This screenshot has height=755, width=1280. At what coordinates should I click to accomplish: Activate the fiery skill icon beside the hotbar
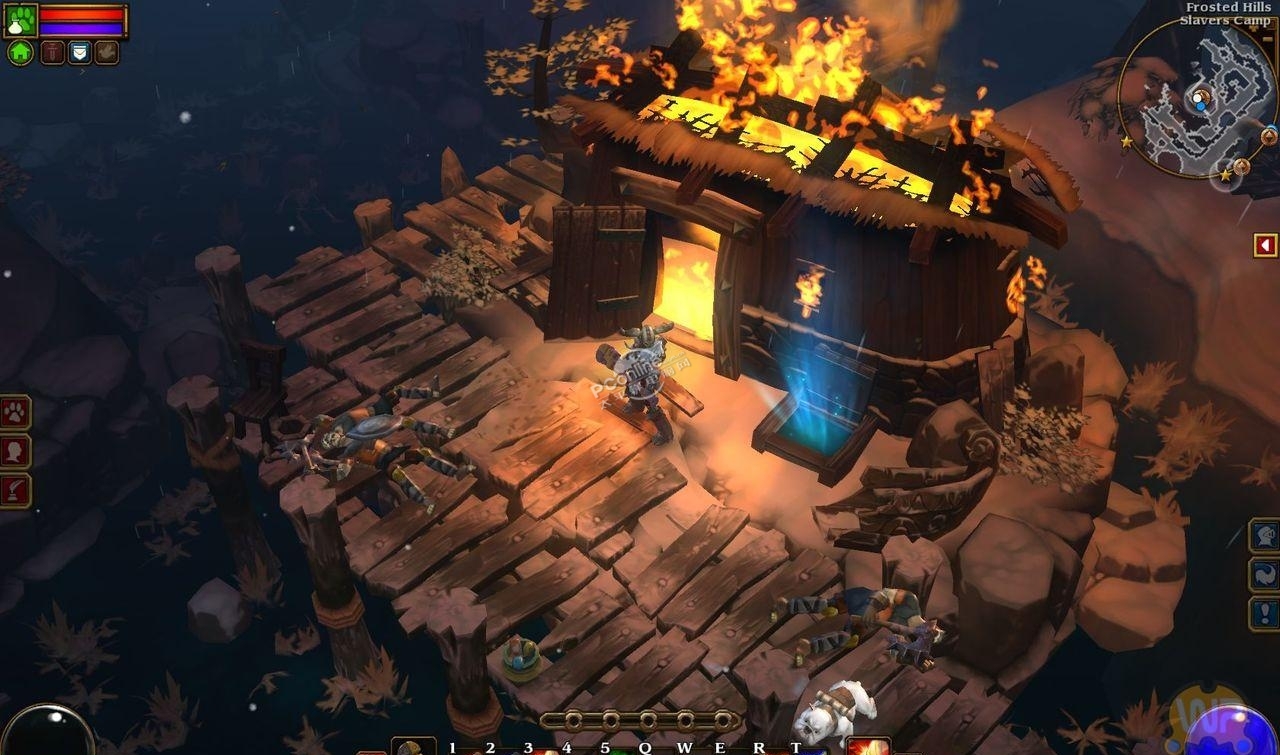[868, 746]
